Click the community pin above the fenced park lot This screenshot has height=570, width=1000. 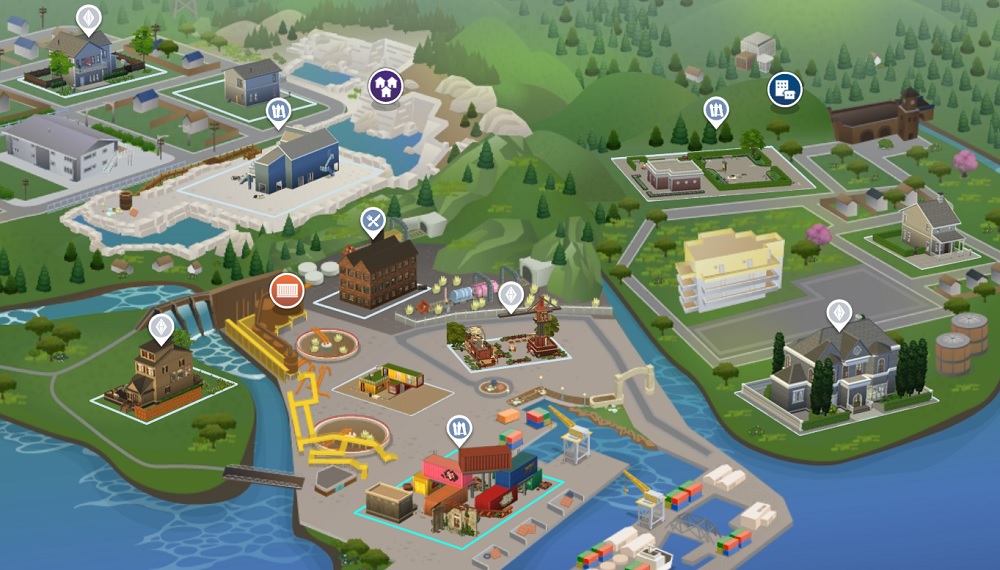[x=716, y=110]
